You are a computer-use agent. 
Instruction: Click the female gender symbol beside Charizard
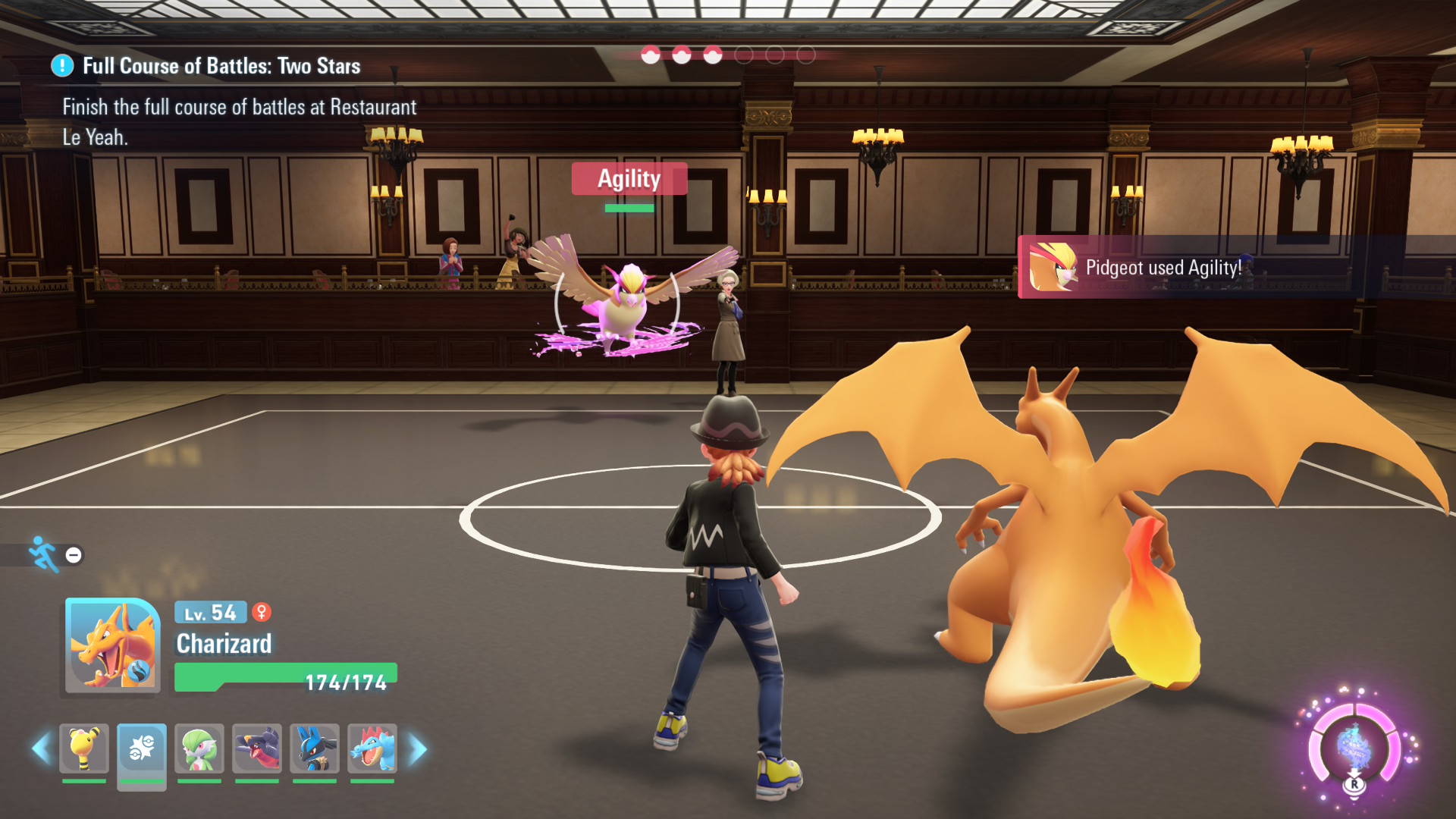pyautogui.click(x=260, y=613)
